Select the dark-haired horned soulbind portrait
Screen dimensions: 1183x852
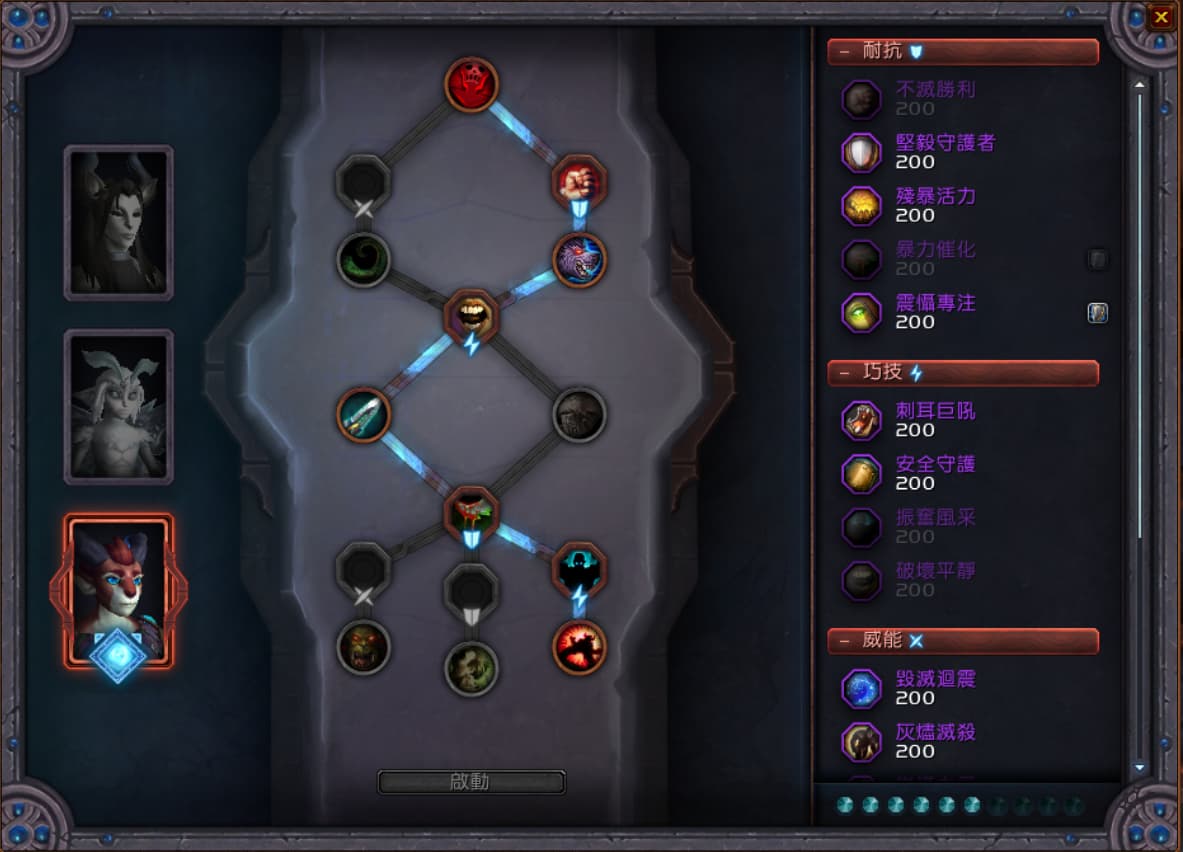(x=119, y=222)
